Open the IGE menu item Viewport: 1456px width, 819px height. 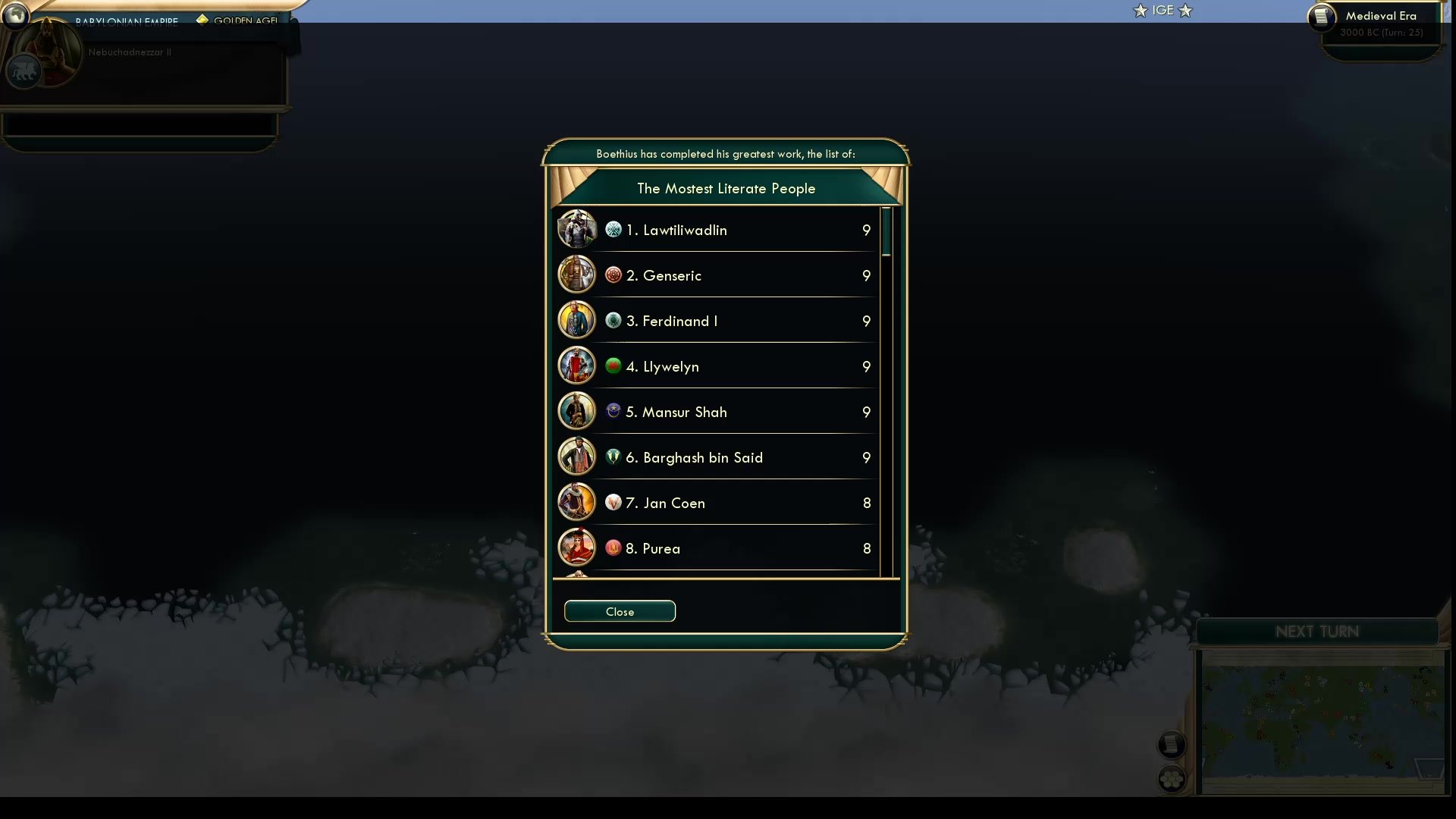1161,10
